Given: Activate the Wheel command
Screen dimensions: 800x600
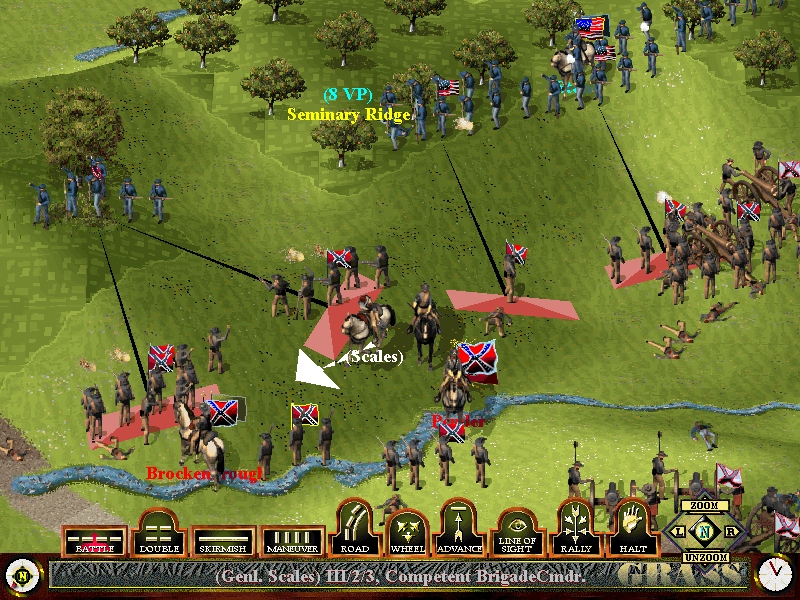Looking at the screenshot, I should 408,530.
